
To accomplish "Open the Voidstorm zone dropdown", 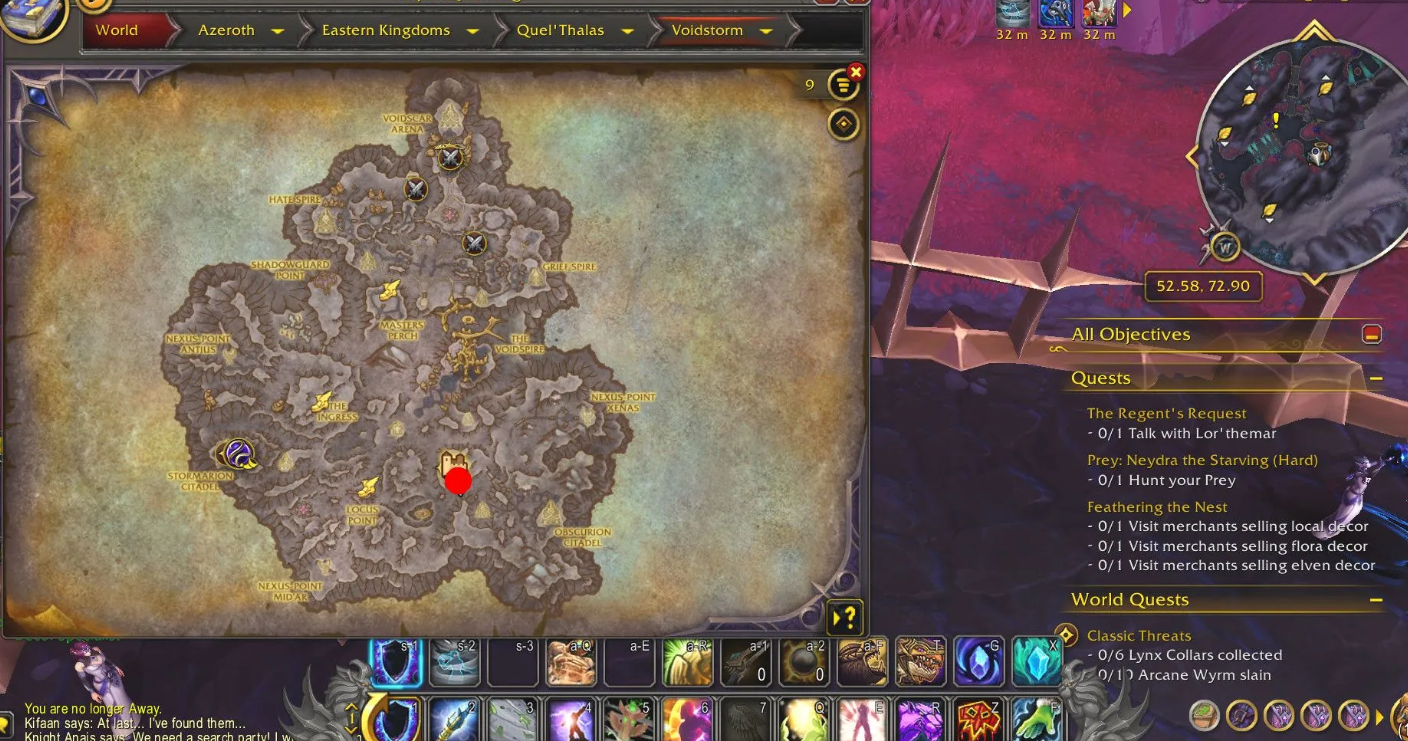I will pyautogui.click(x=766, y=31).
